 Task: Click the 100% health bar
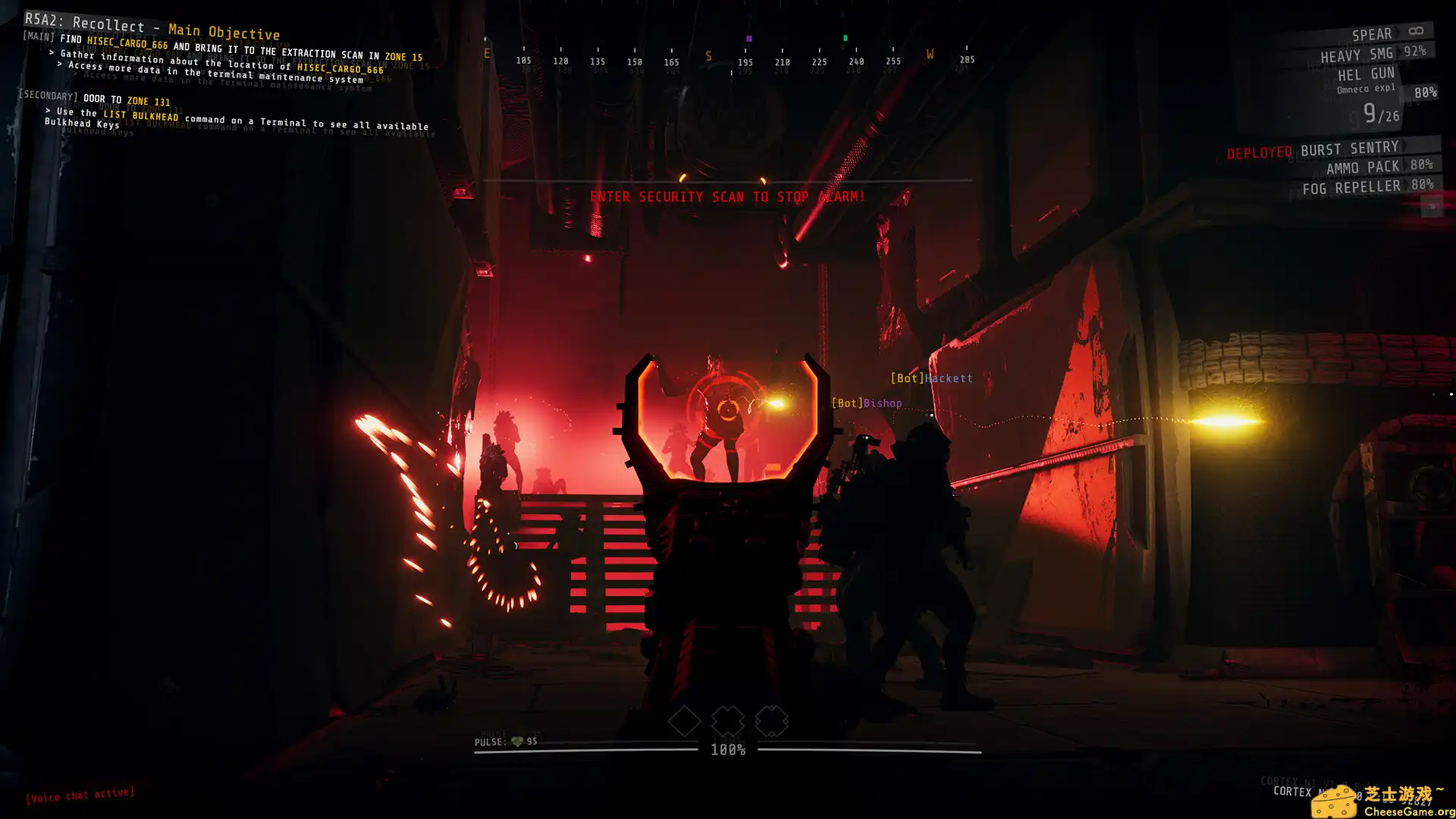[x=726, y=749]
